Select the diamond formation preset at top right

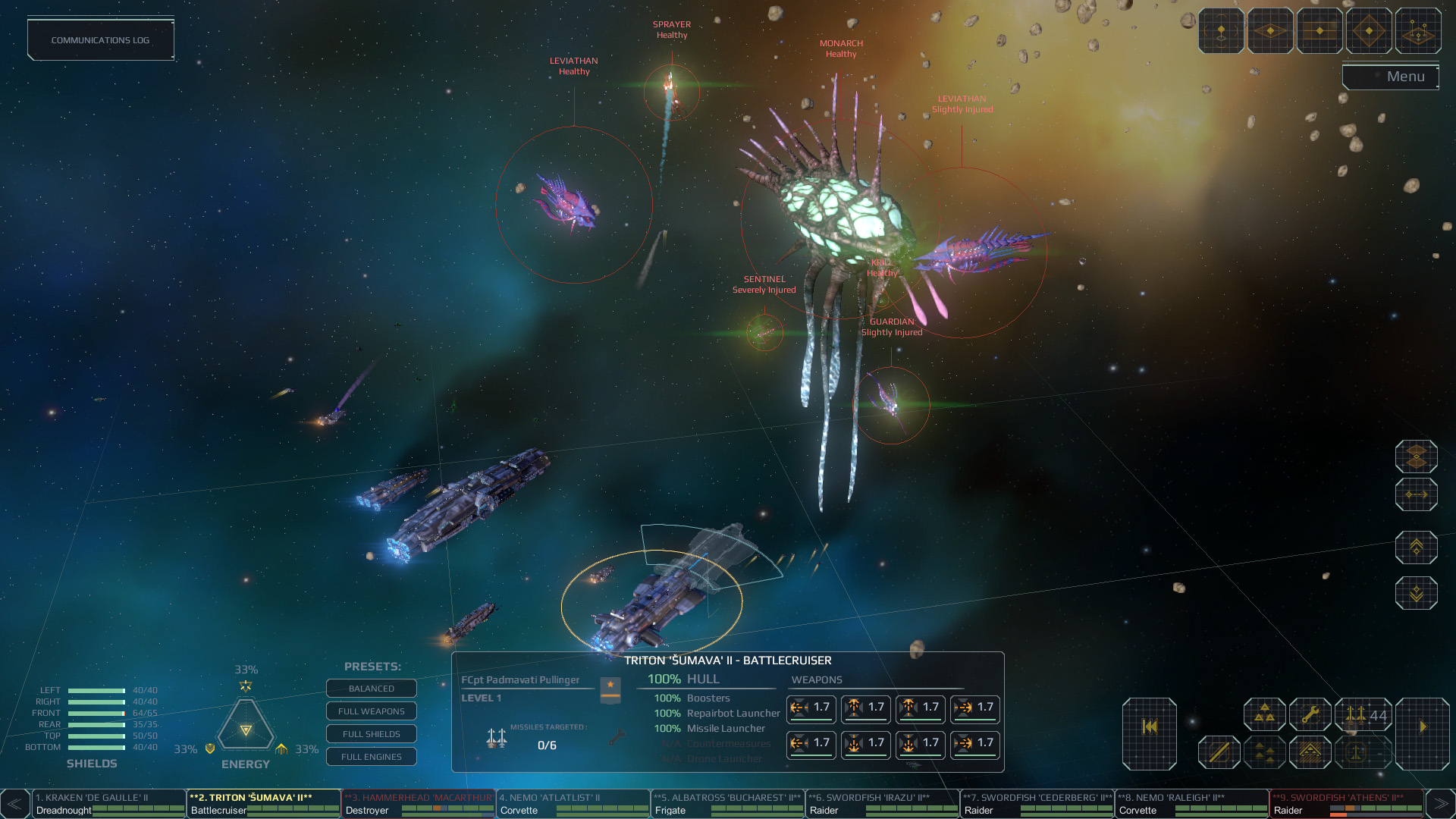1369,31
